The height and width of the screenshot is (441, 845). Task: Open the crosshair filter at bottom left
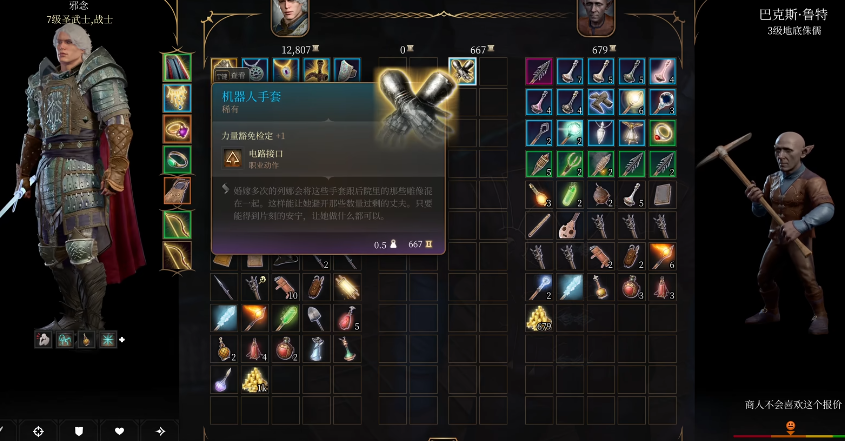(x=39, y=431)
